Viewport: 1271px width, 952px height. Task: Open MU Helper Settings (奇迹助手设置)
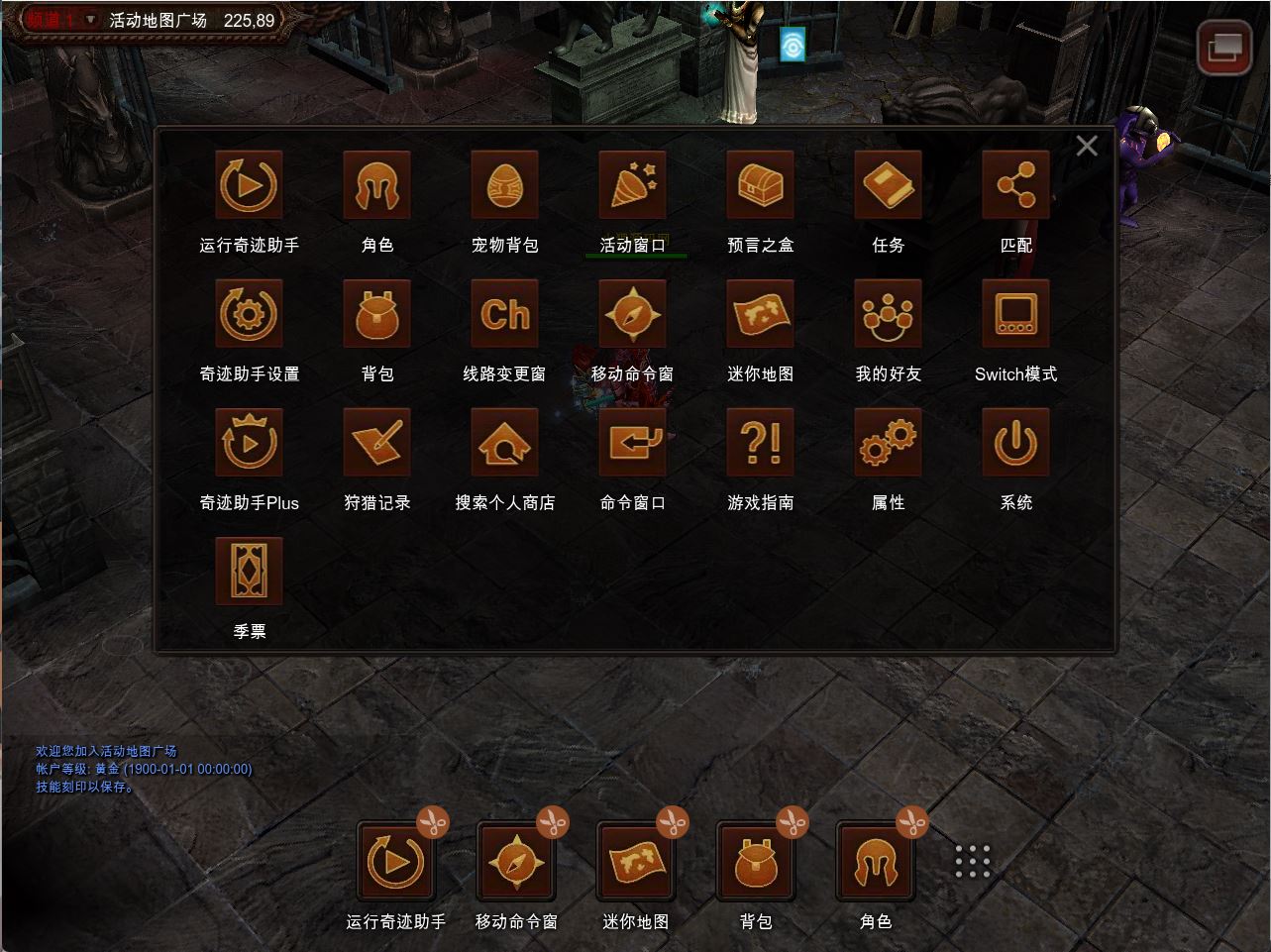[250, 314]
